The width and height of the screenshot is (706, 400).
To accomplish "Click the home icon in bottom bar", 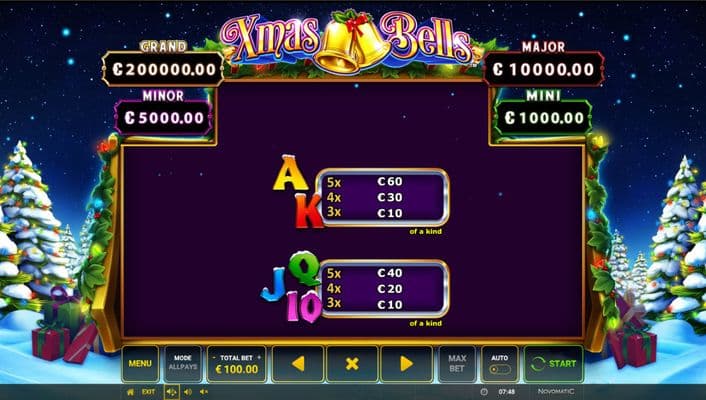I will (x=130, y=392).
